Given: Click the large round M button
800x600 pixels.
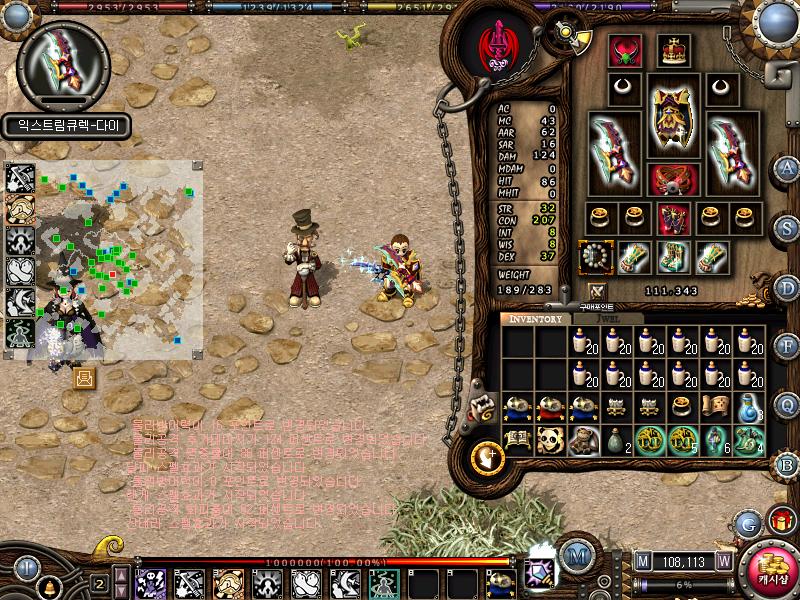Looking at the screenshot, I should [x=576, y=555].
